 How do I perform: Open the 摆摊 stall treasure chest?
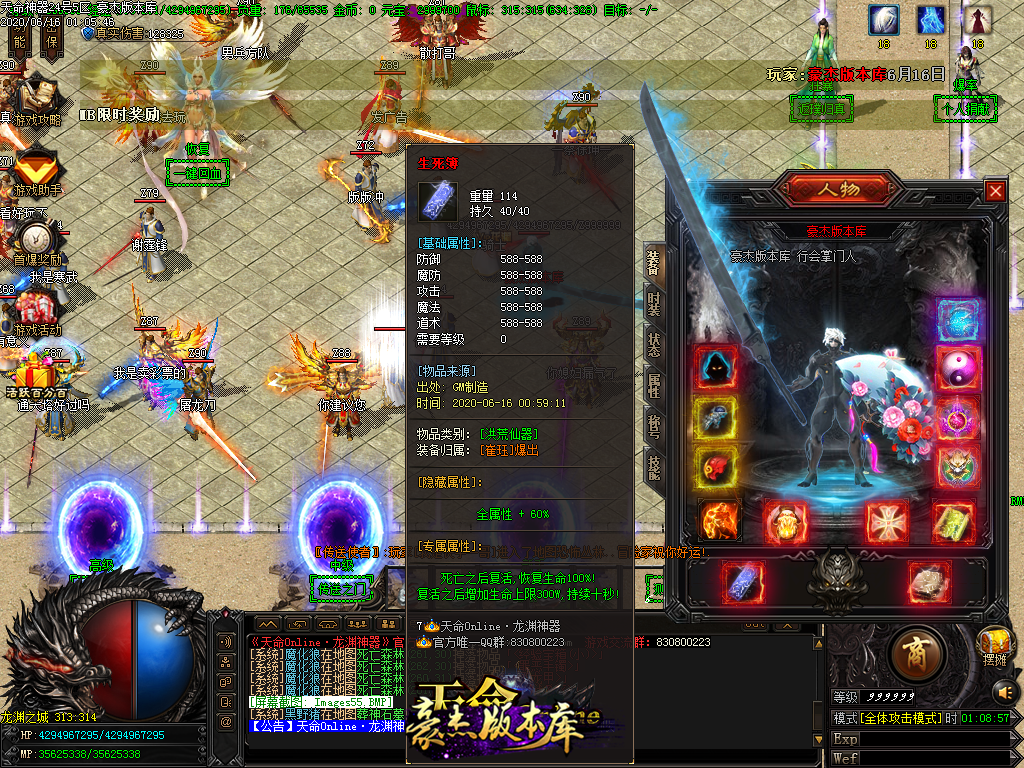click(x=993, y=645)
